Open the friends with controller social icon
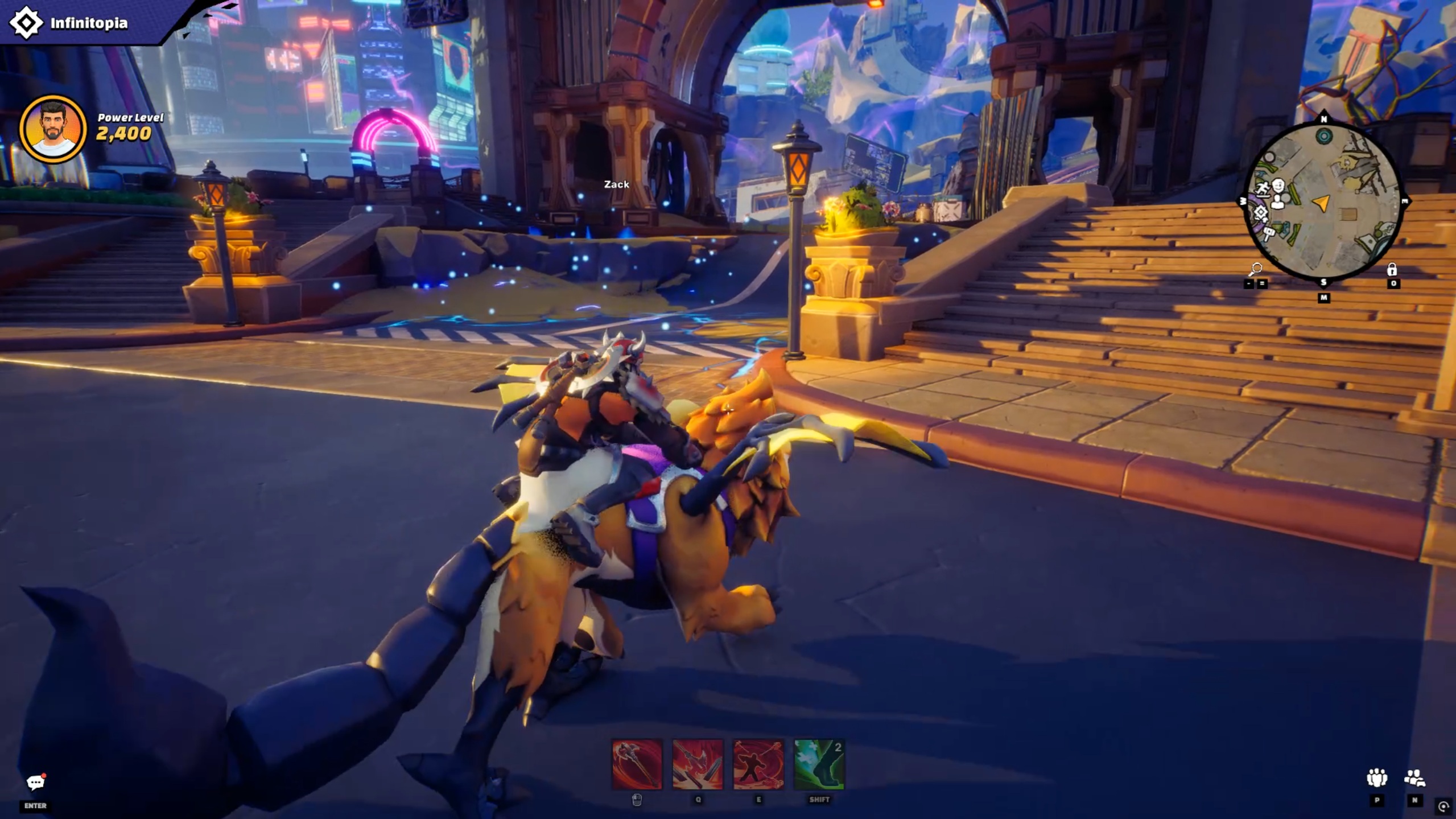Viewport: 1456px width, 819px height. click(1414, 777)
